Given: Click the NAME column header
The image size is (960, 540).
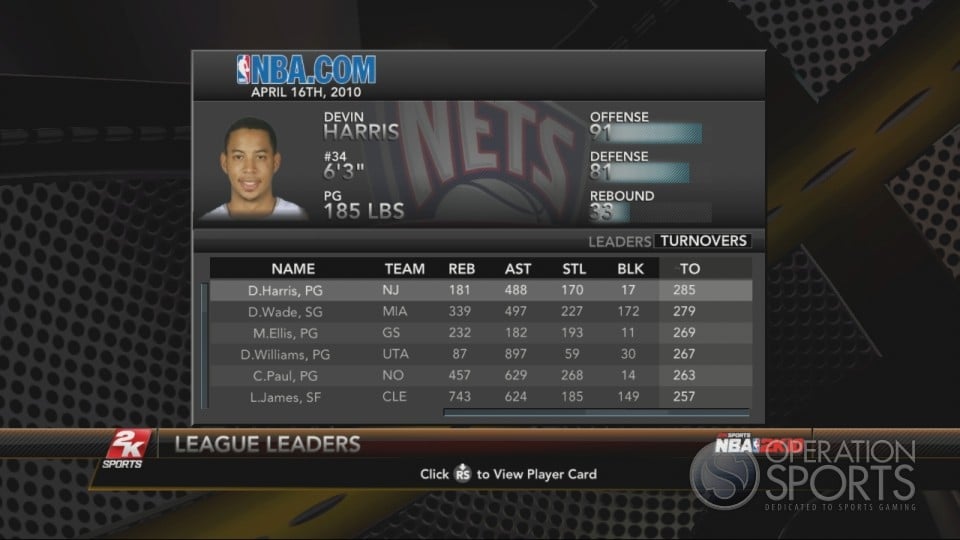Looking at the screenshot, I should 293,269.
